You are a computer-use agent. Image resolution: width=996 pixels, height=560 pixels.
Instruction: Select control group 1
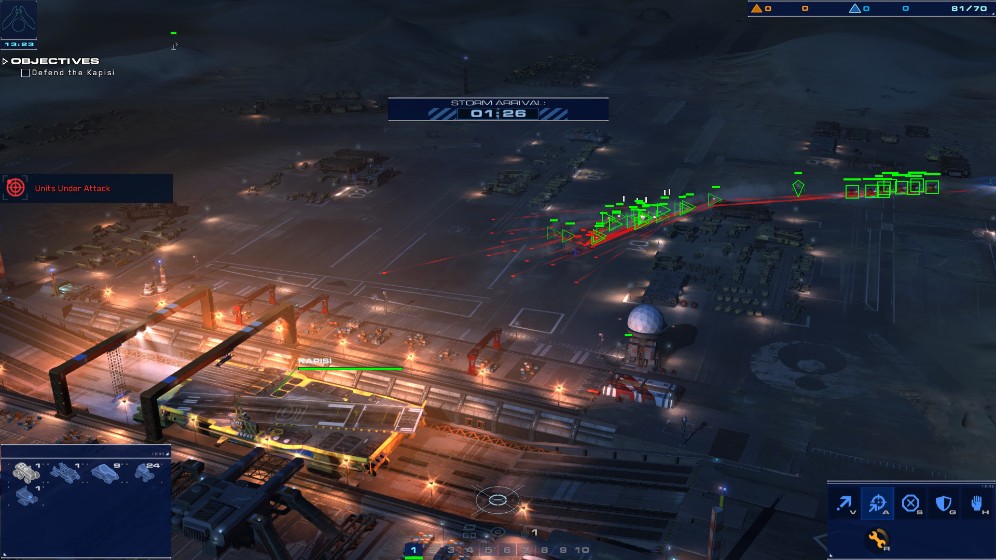tap(413, 550)
